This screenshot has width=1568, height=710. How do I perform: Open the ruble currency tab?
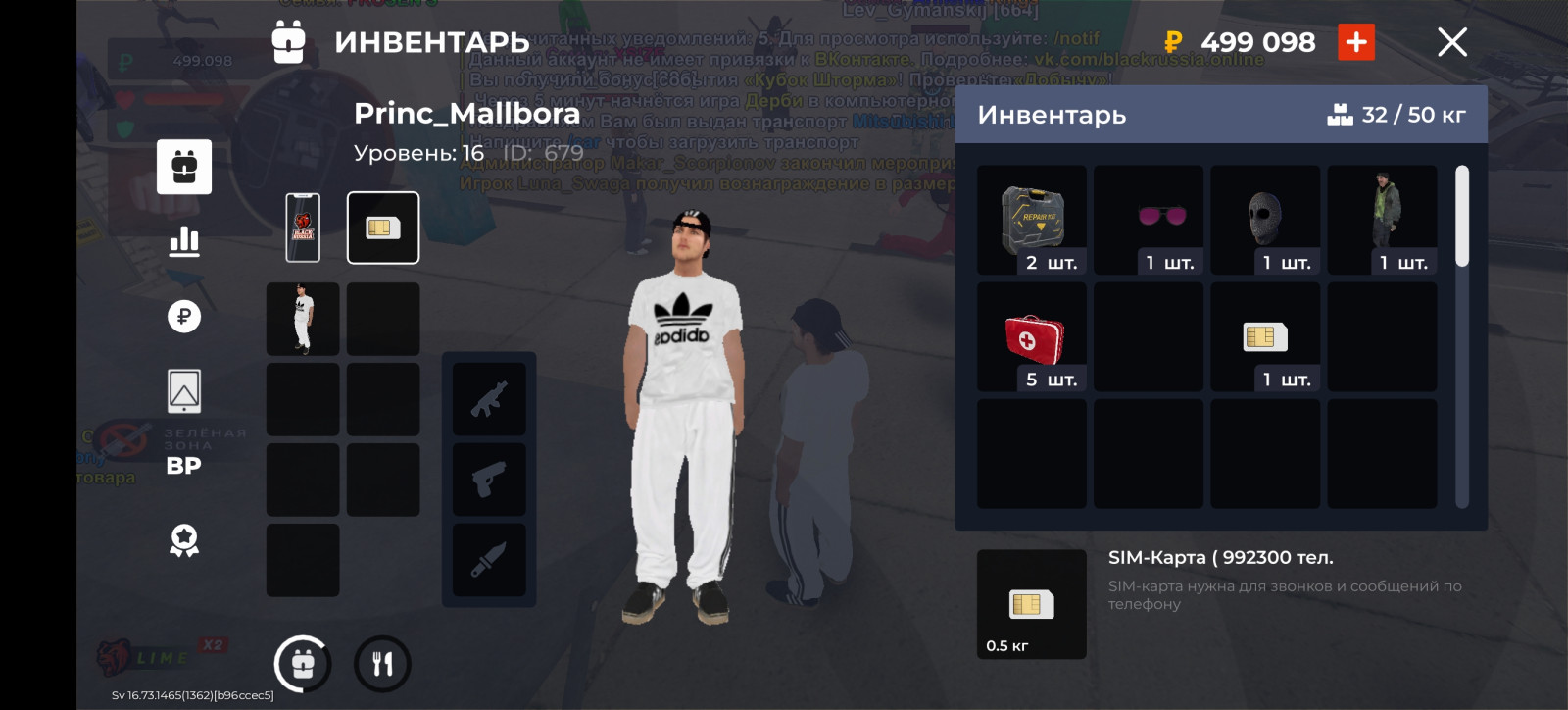[184, 316]
